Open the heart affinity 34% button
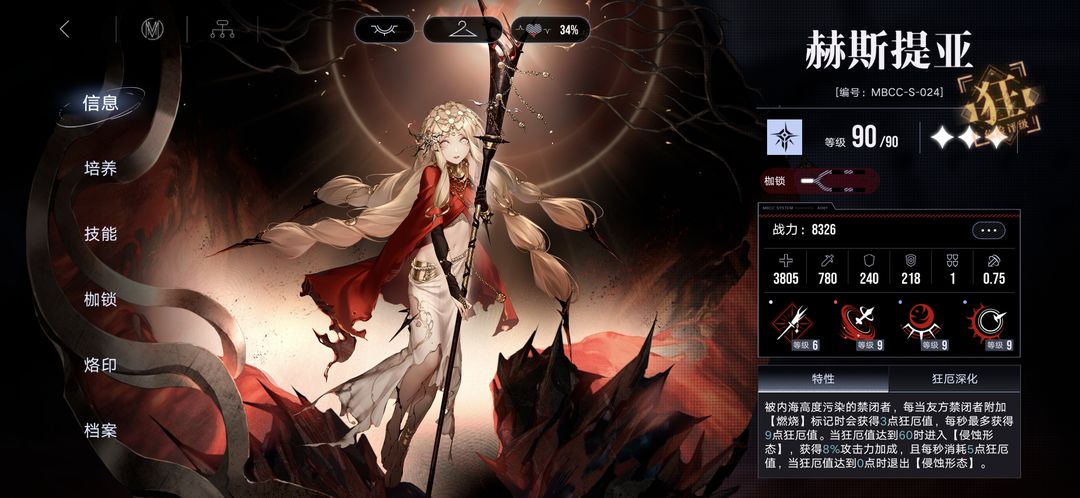The height and width of the screenshot is (498, 1080). point(549,29)
